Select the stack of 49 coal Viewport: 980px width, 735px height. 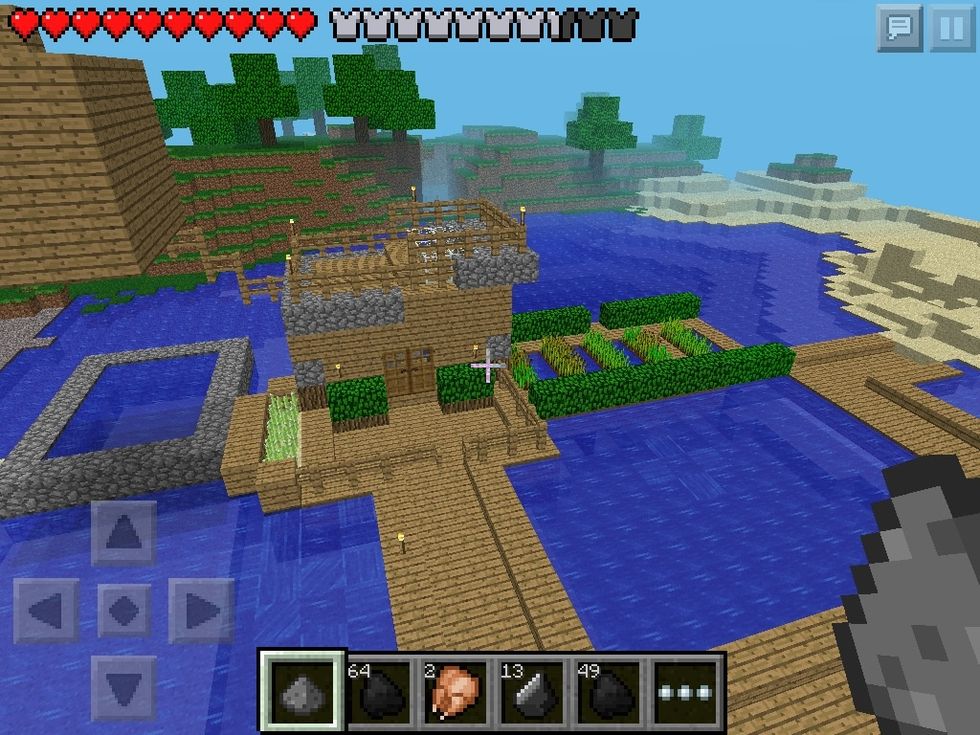tap(608, 692)
